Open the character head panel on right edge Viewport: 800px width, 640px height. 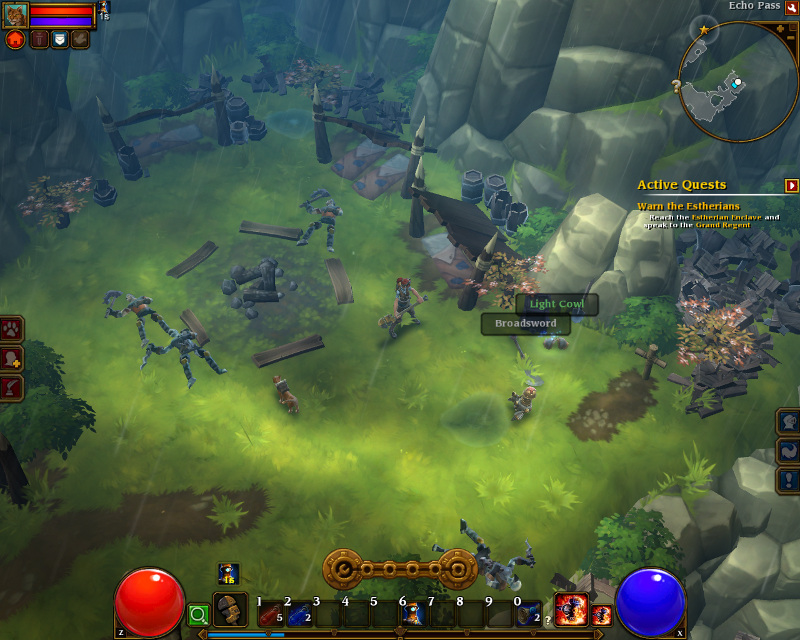click(x=789, y=421)
